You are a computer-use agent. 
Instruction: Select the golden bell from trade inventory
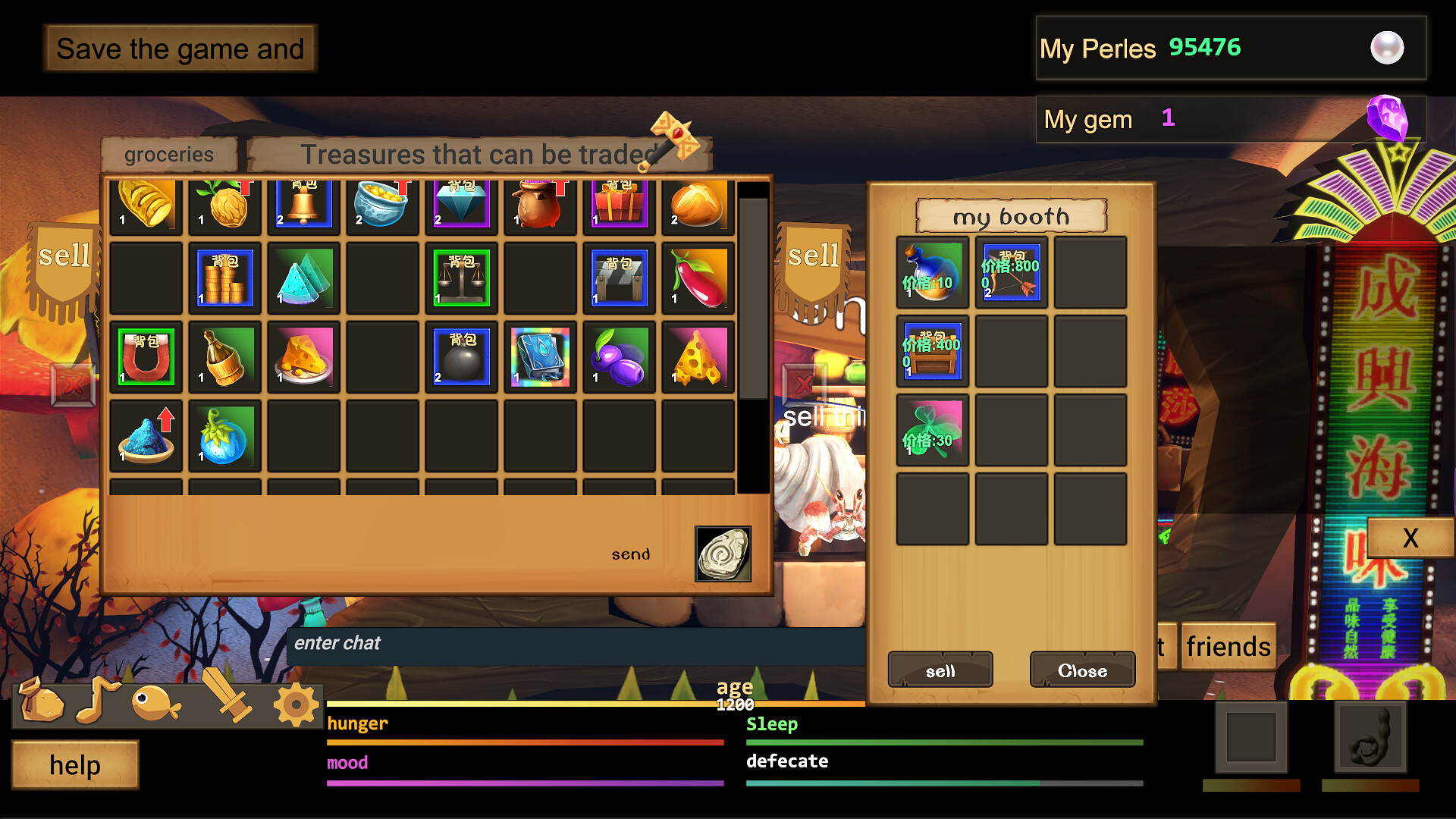[303, 203]
